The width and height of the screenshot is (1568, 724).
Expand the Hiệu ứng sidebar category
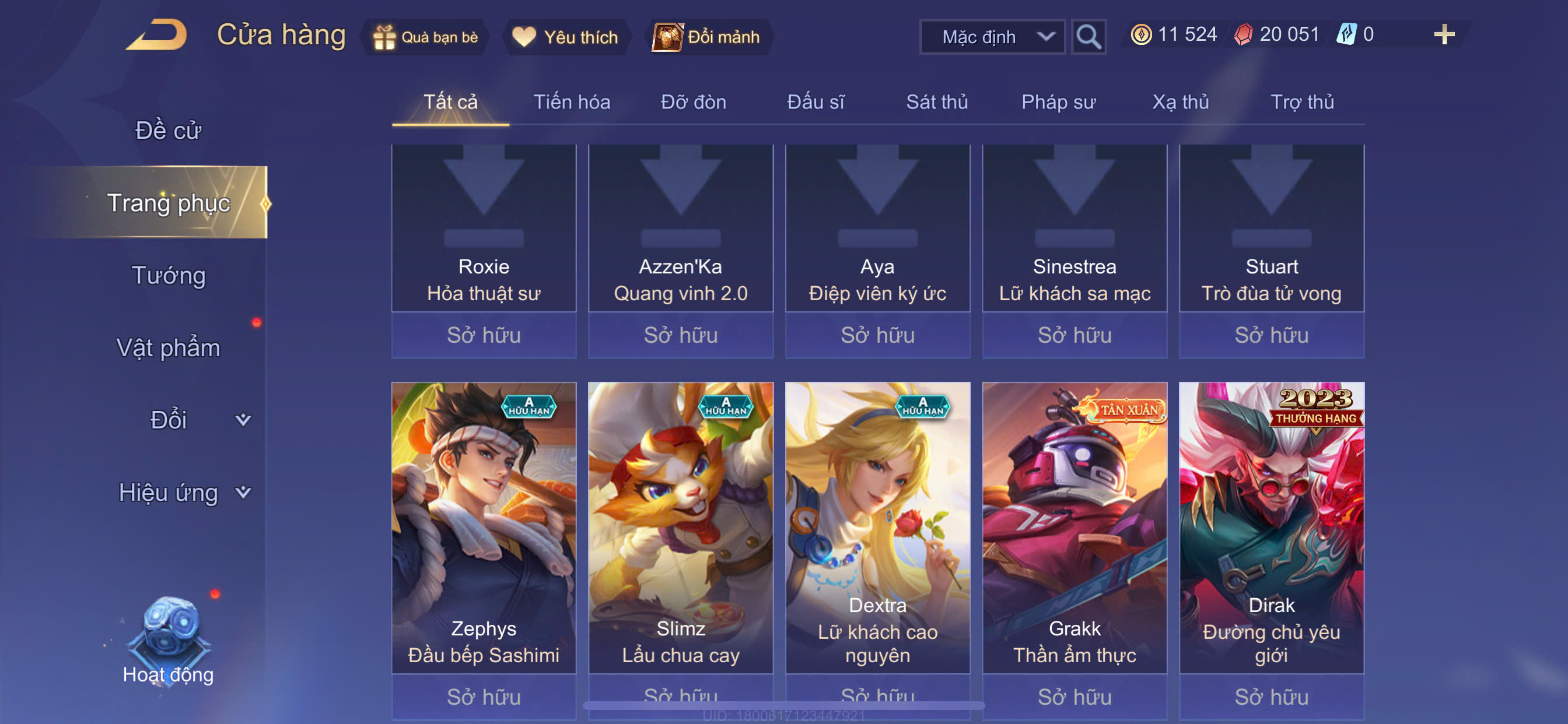(x=183, y=492)
